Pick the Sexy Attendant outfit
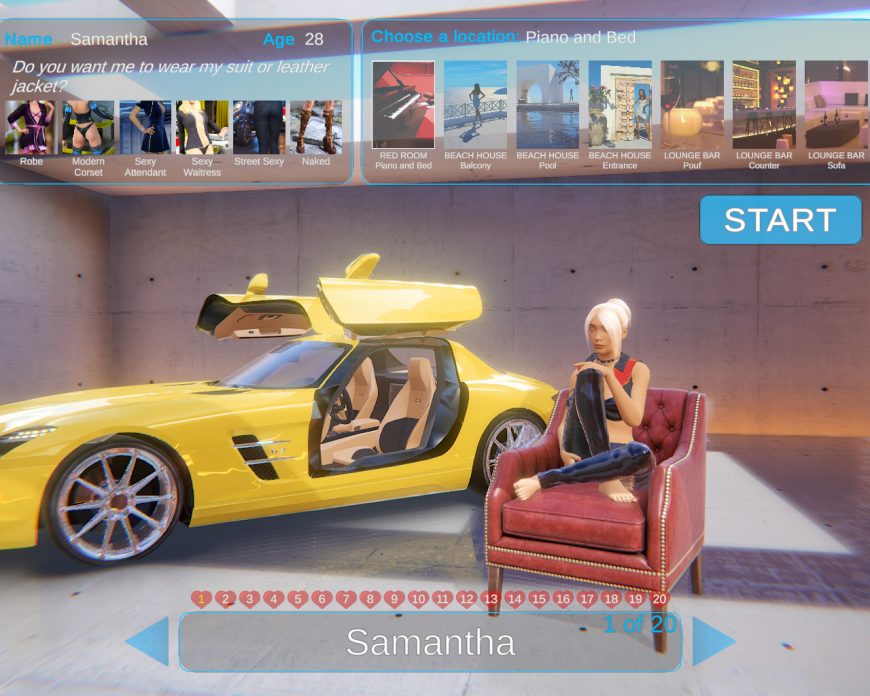870x696 pixels. tap(145, 127)
